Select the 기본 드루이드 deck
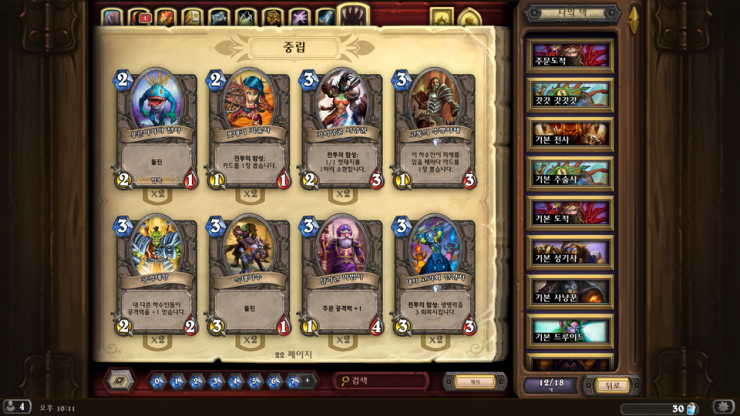Image resolution: width=740 pixels, height=416 pixels. tap(570, 330)
